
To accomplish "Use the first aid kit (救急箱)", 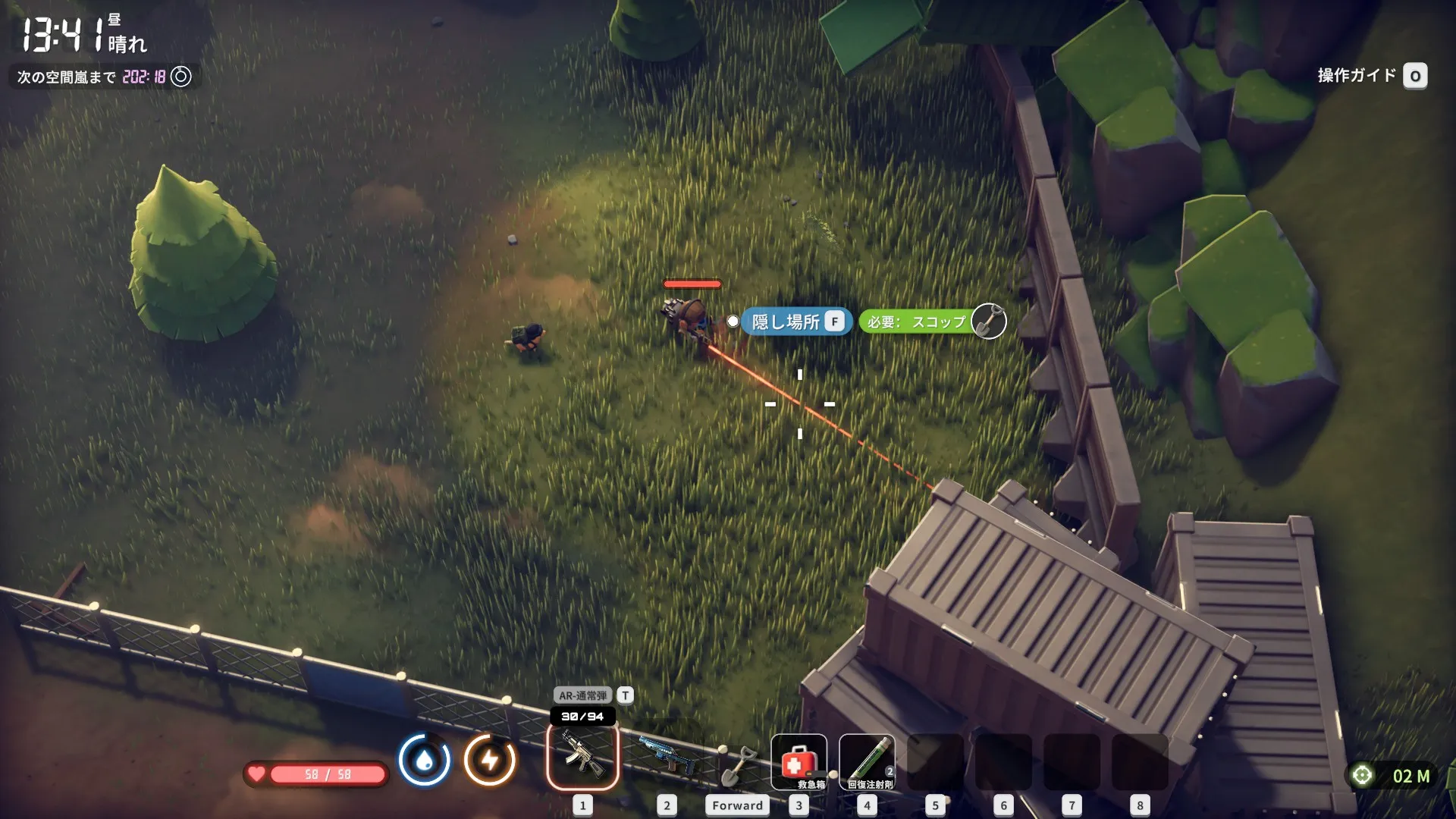I will coord(799,761).
